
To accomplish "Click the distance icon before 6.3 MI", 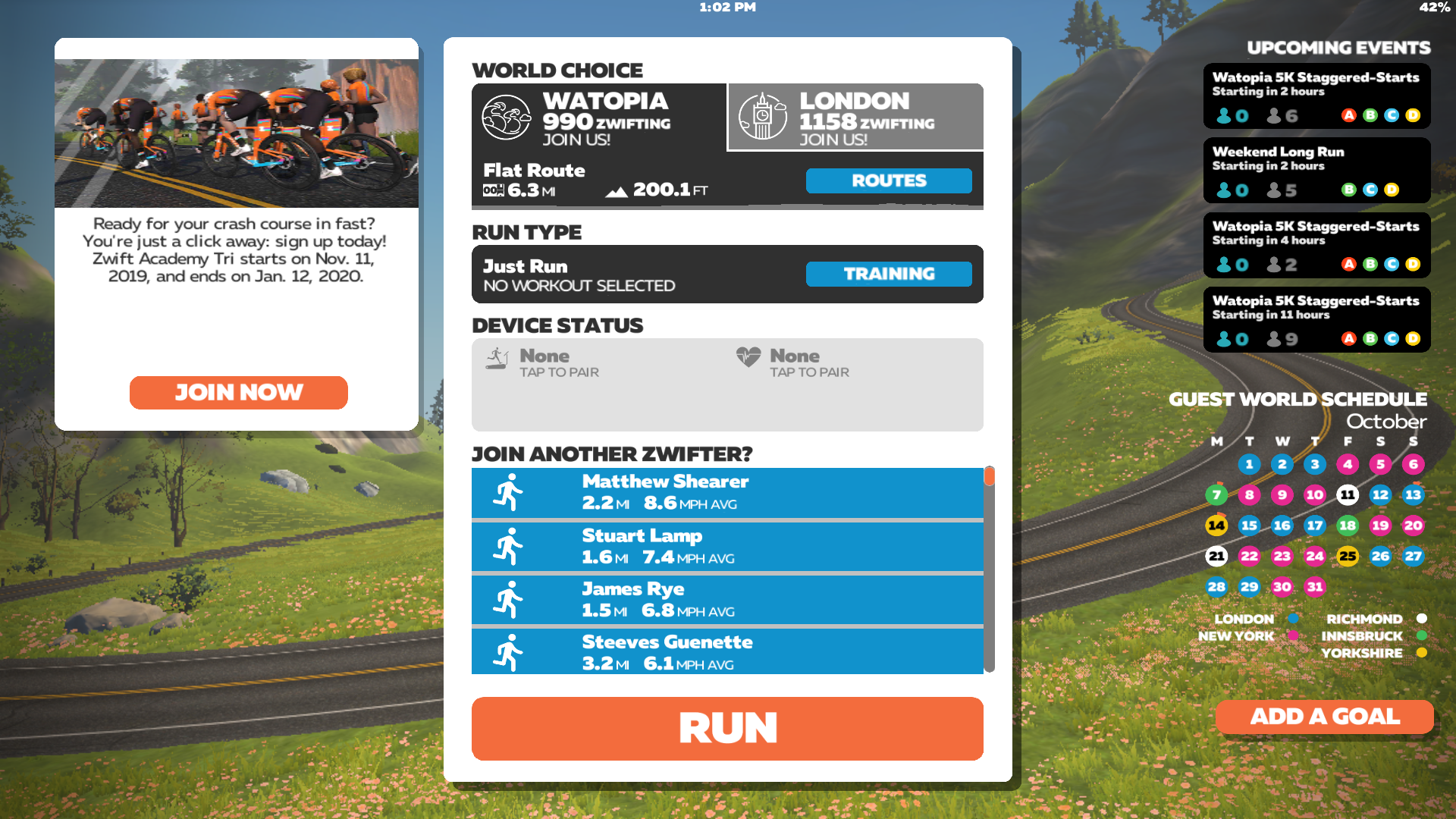I will pos(494,190).
